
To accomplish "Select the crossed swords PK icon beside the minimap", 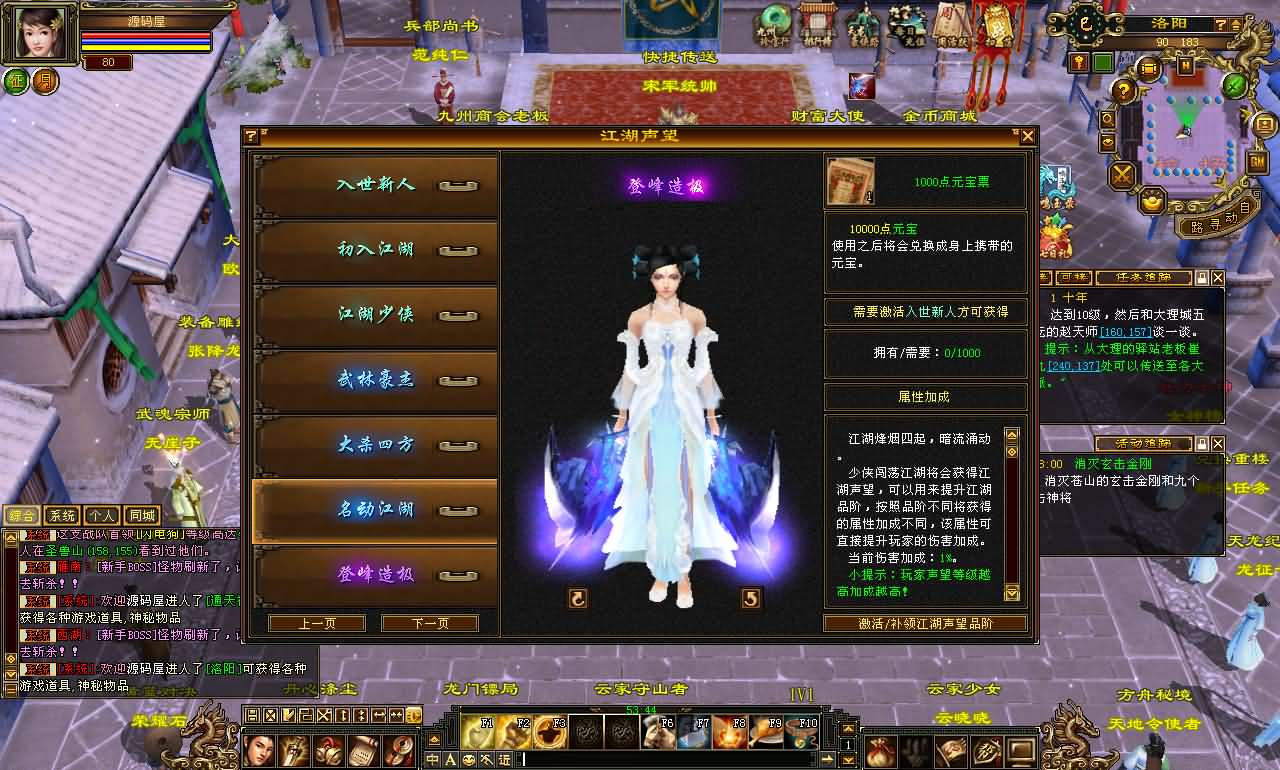I will pos(1120,172).
